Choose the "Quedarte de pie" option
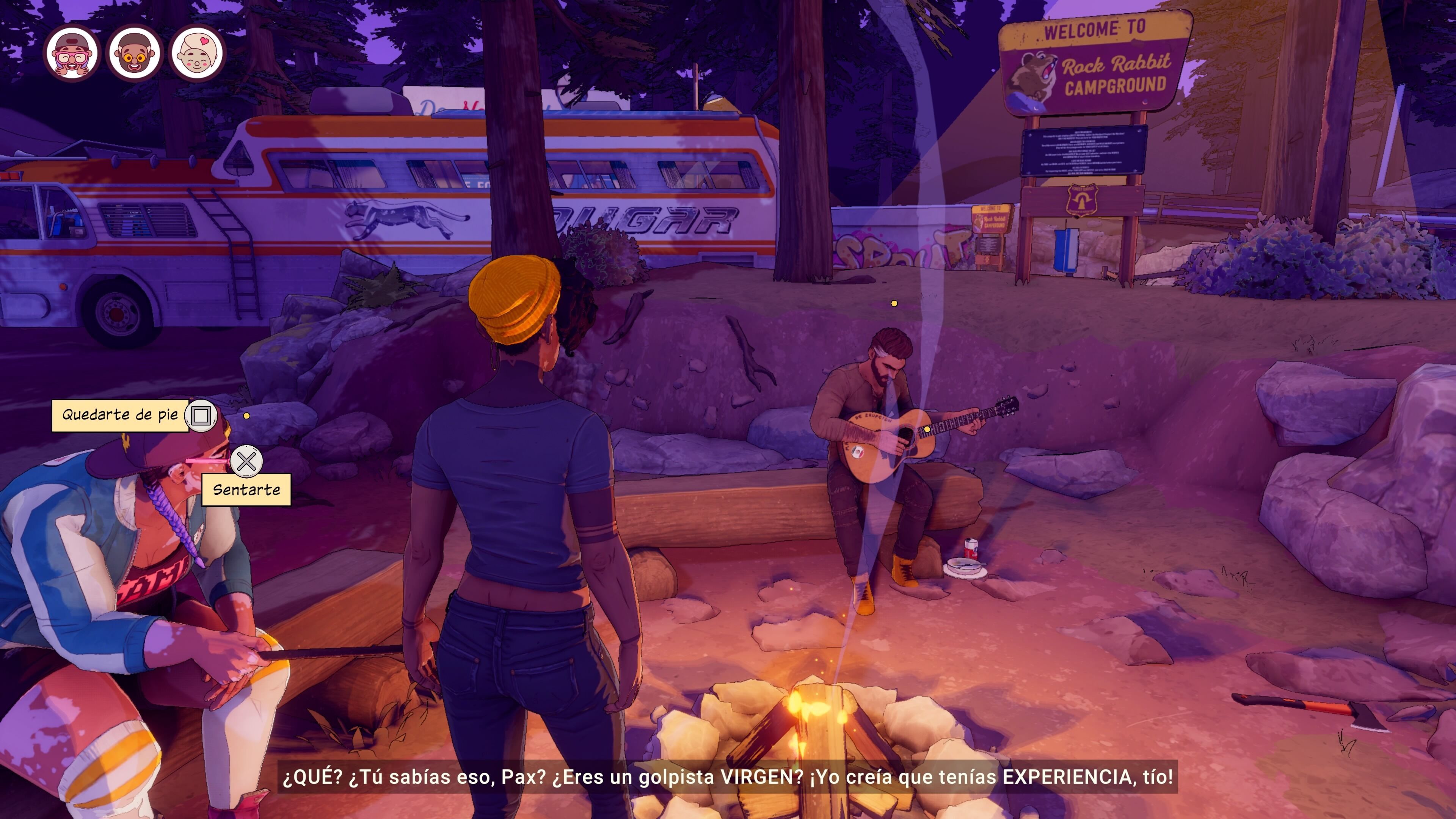The width and height of the screenshot is (1456, 819). coord(121,416)
